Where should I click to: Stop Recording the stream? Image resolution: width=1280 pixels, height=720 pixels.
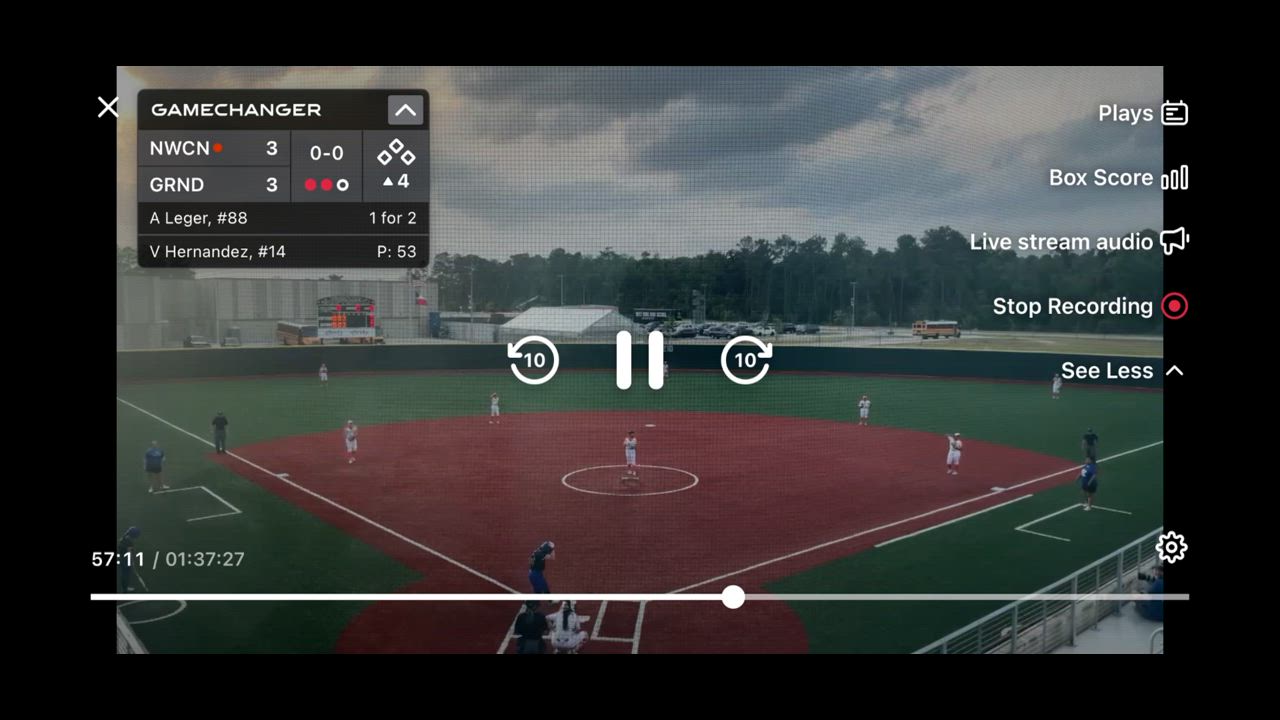[x=1090, y=306]
